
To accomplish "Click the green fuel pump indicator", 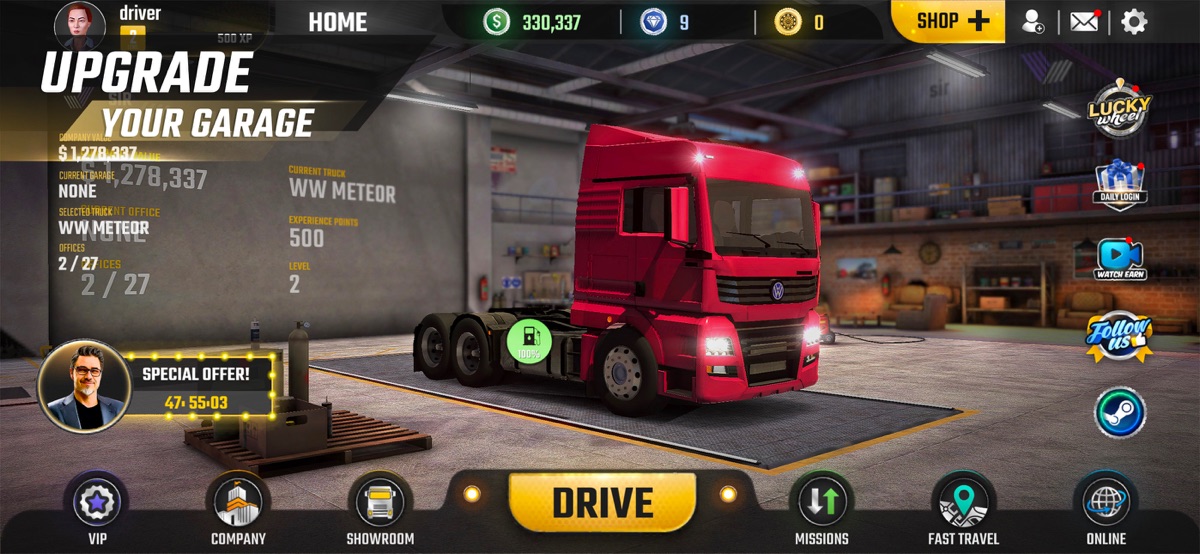I will coord(530,340).
